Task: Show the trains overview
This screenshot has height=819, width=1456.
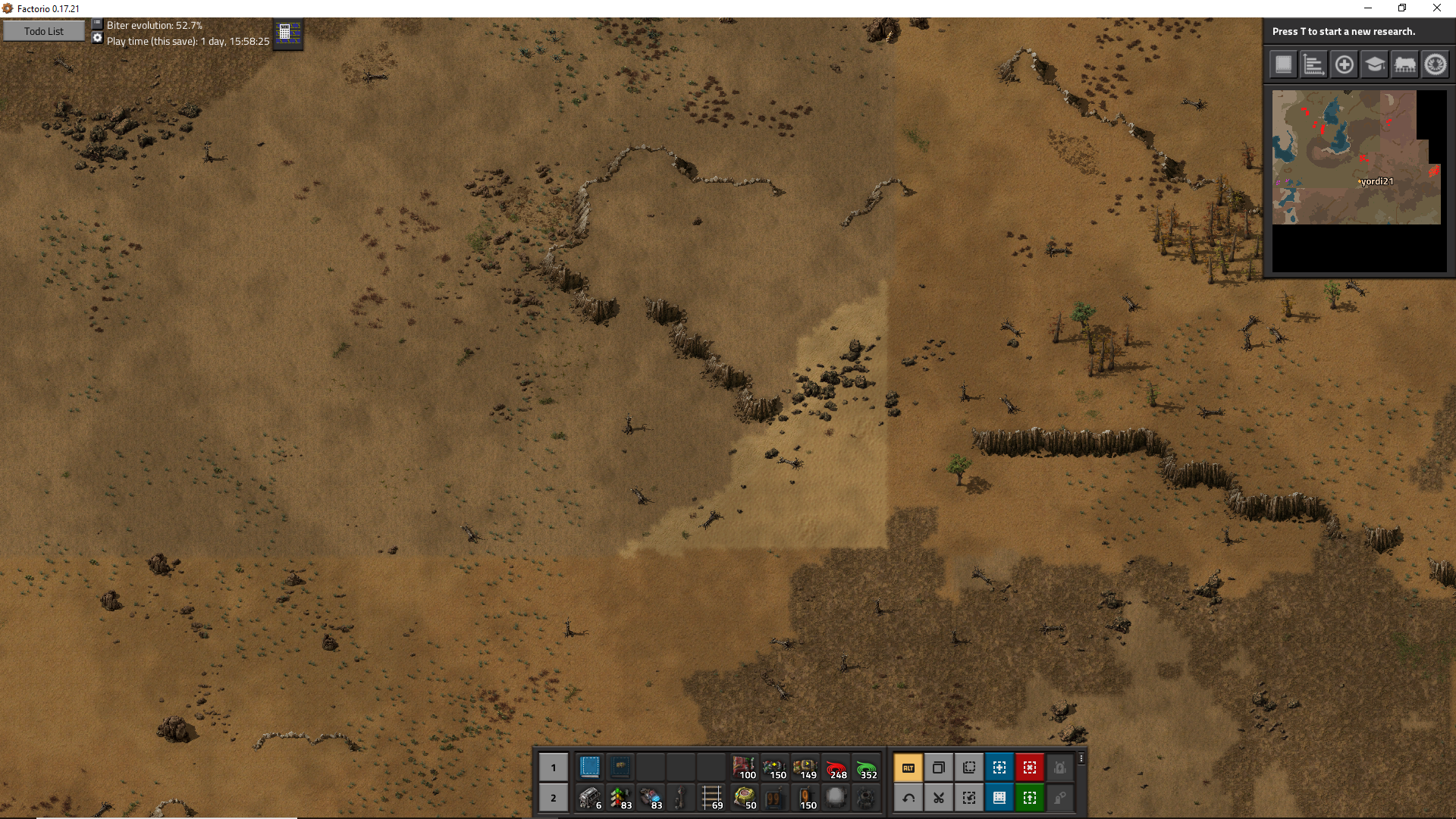Action: coord(1404,65)
